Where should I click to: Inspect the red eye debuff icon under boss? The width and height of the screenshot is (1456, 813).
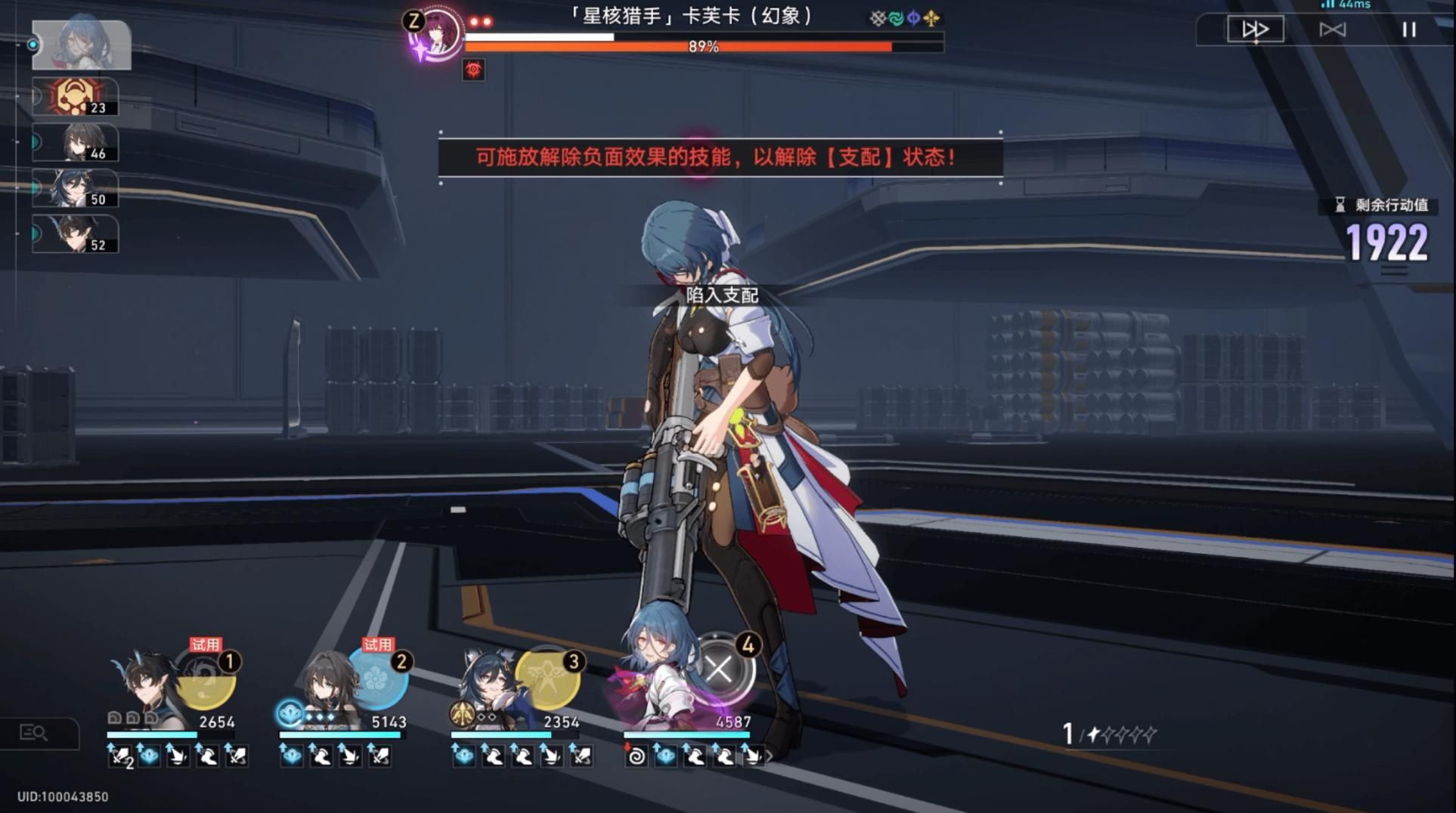pyautogui.click(x=473, y=70)
